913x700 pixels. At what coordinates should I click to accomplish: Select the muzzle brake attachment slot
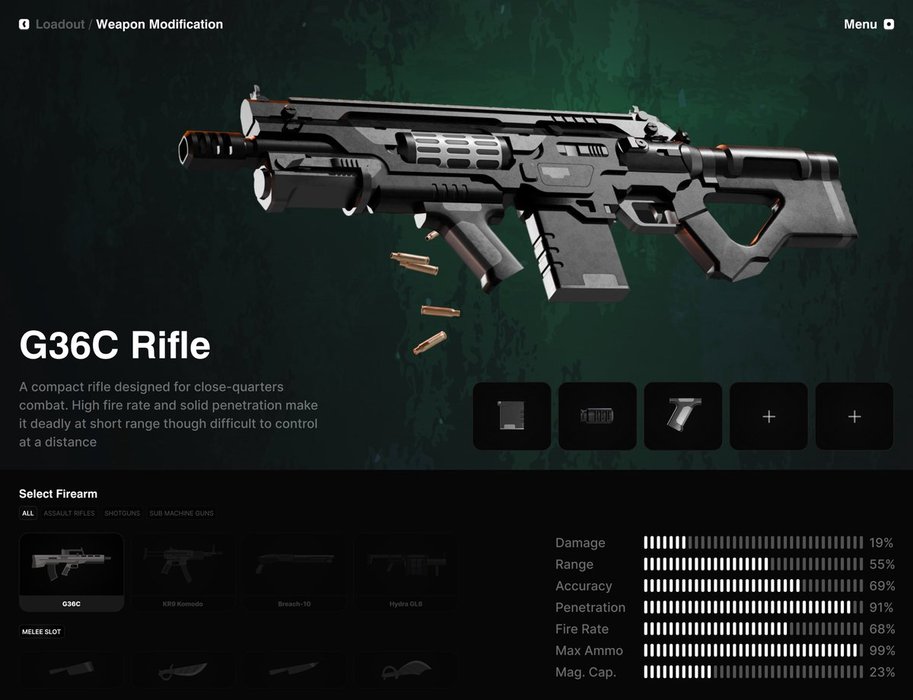pos(597,416)
